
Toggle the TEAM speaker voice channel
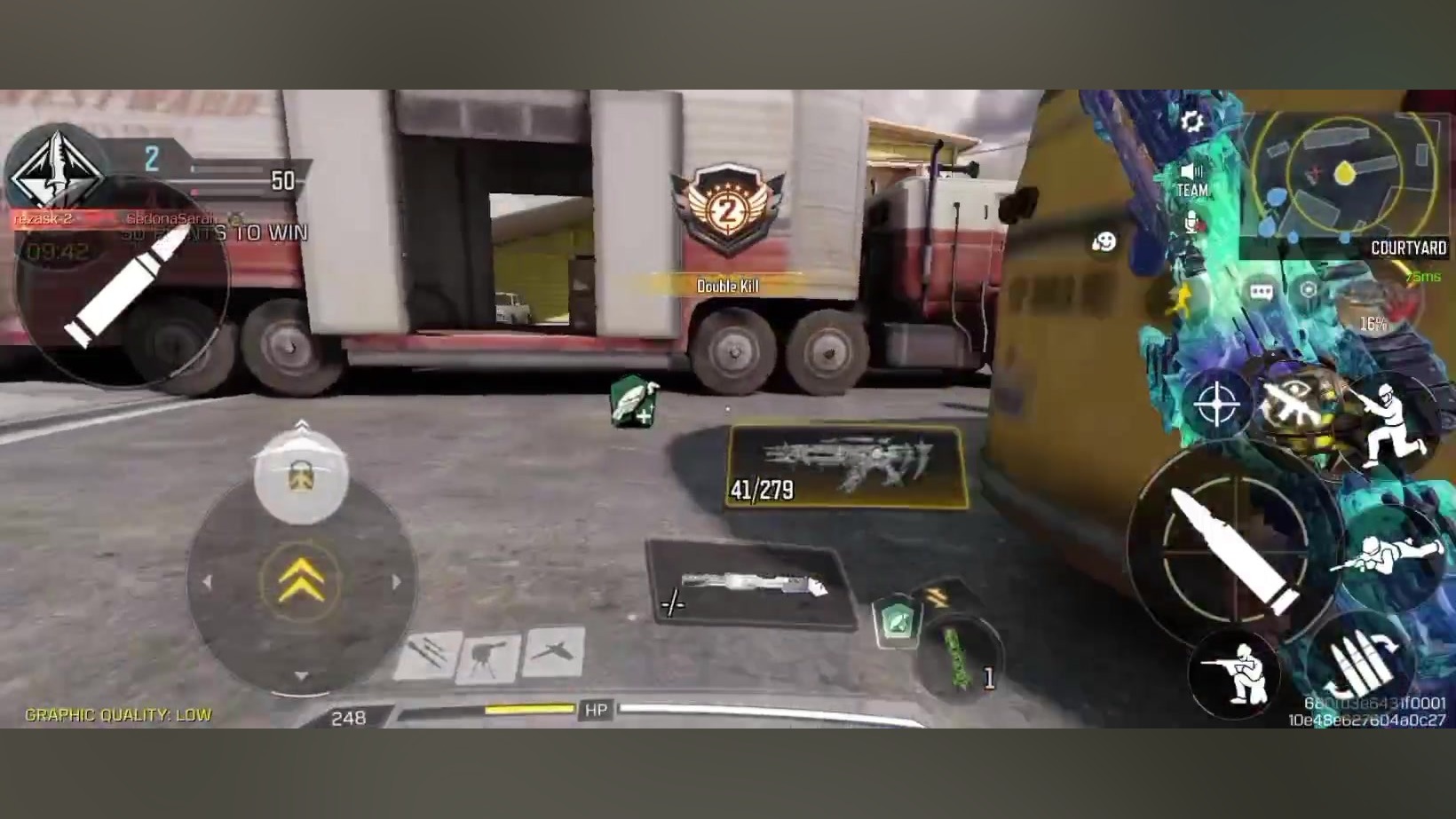(x=1192, y=177)
